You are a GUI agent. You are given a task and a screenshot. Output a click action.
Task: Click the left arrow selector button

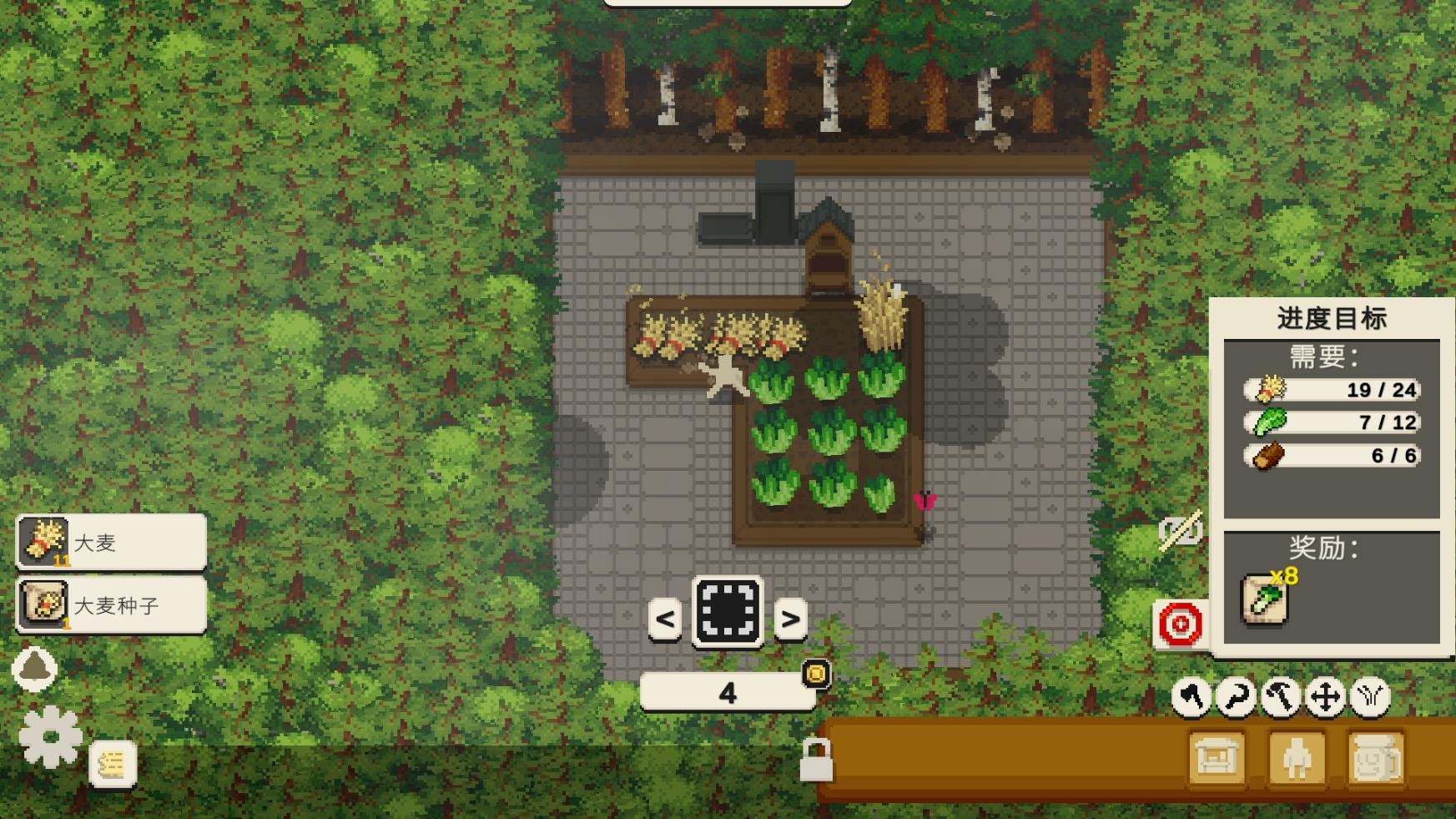tap(665, 619)
